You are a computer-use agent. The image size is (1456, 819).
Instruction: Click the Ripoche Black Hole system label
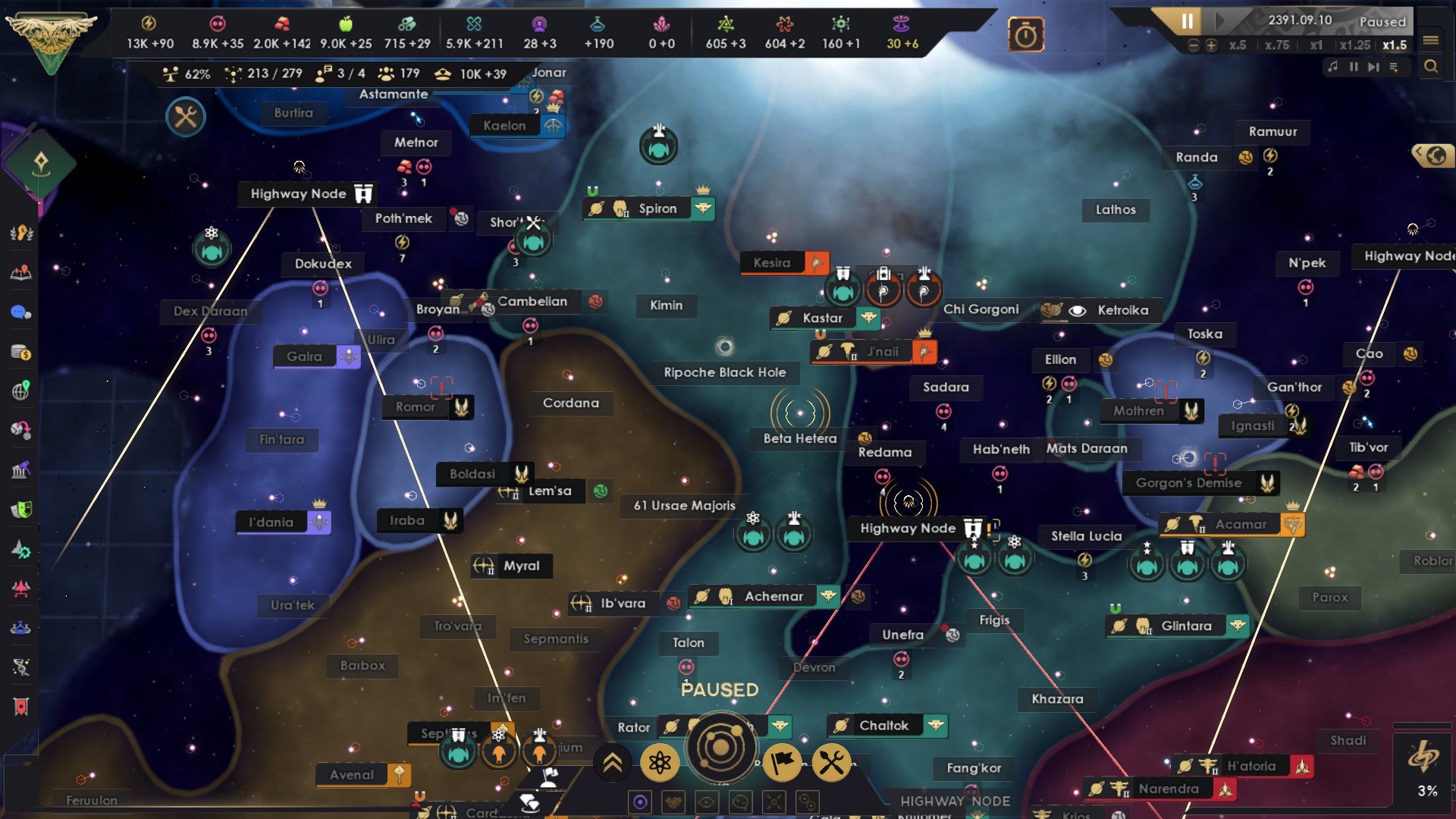(724, 372)
